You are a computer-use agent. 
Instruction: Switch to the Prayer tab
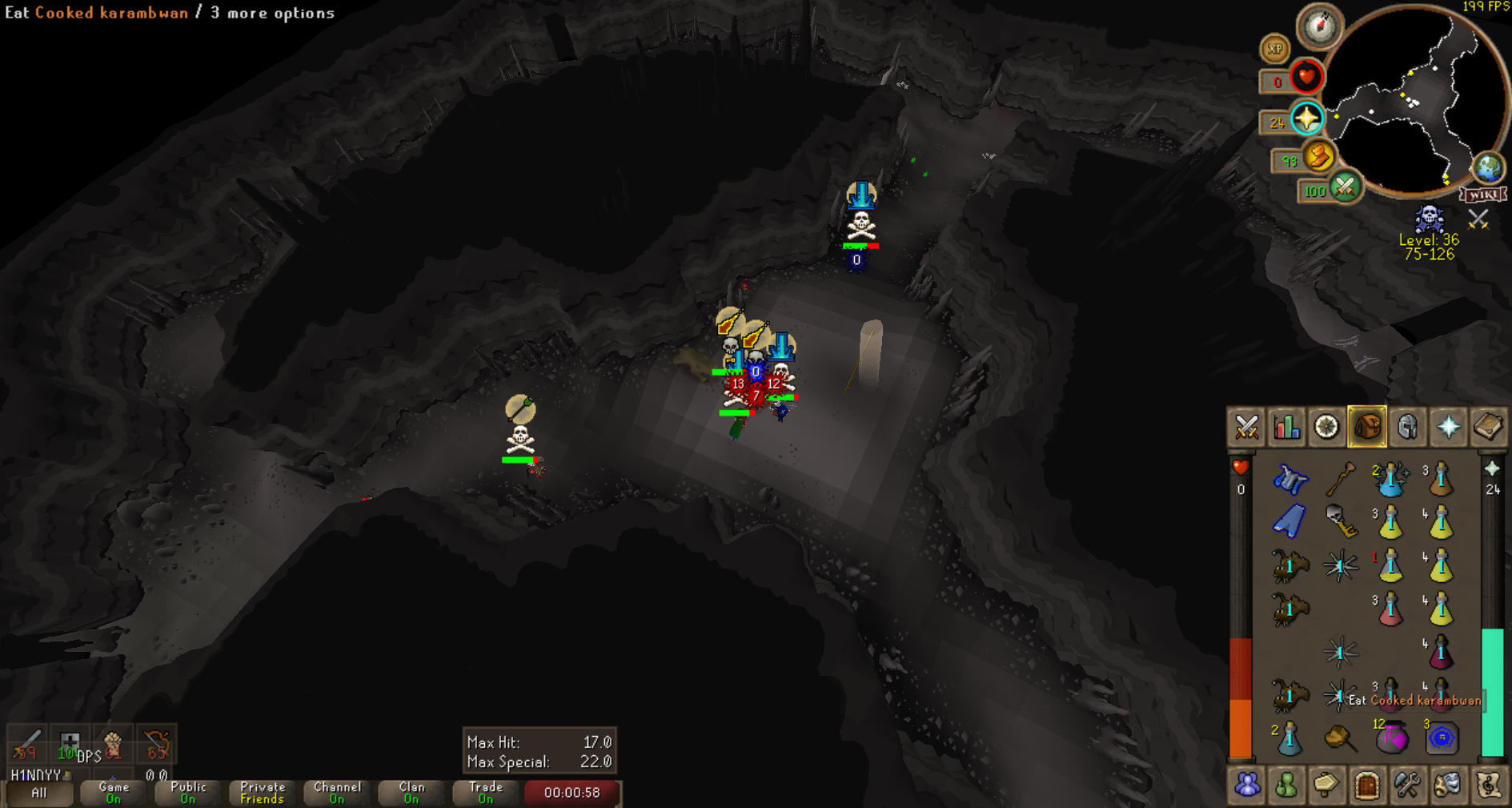(x=1448, y=428)
